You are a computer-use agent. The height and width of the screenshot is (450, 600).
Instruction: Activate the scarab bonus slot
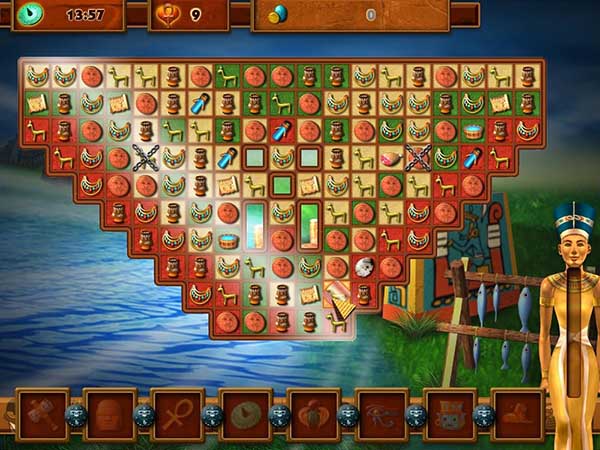(x=313, y=415)
